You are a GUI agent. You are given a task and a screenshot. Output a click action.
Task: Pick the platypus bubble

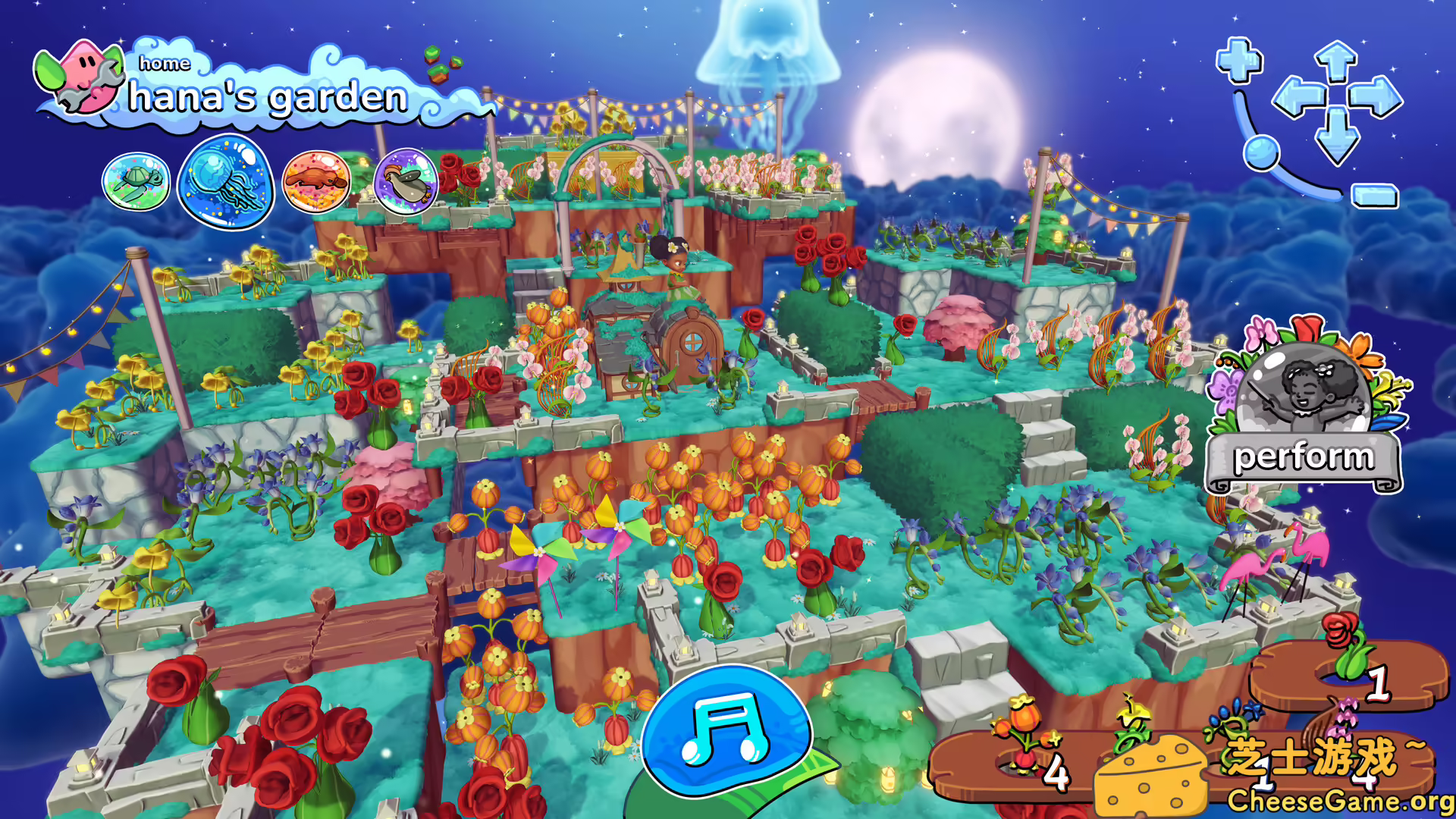pos(316,182)
